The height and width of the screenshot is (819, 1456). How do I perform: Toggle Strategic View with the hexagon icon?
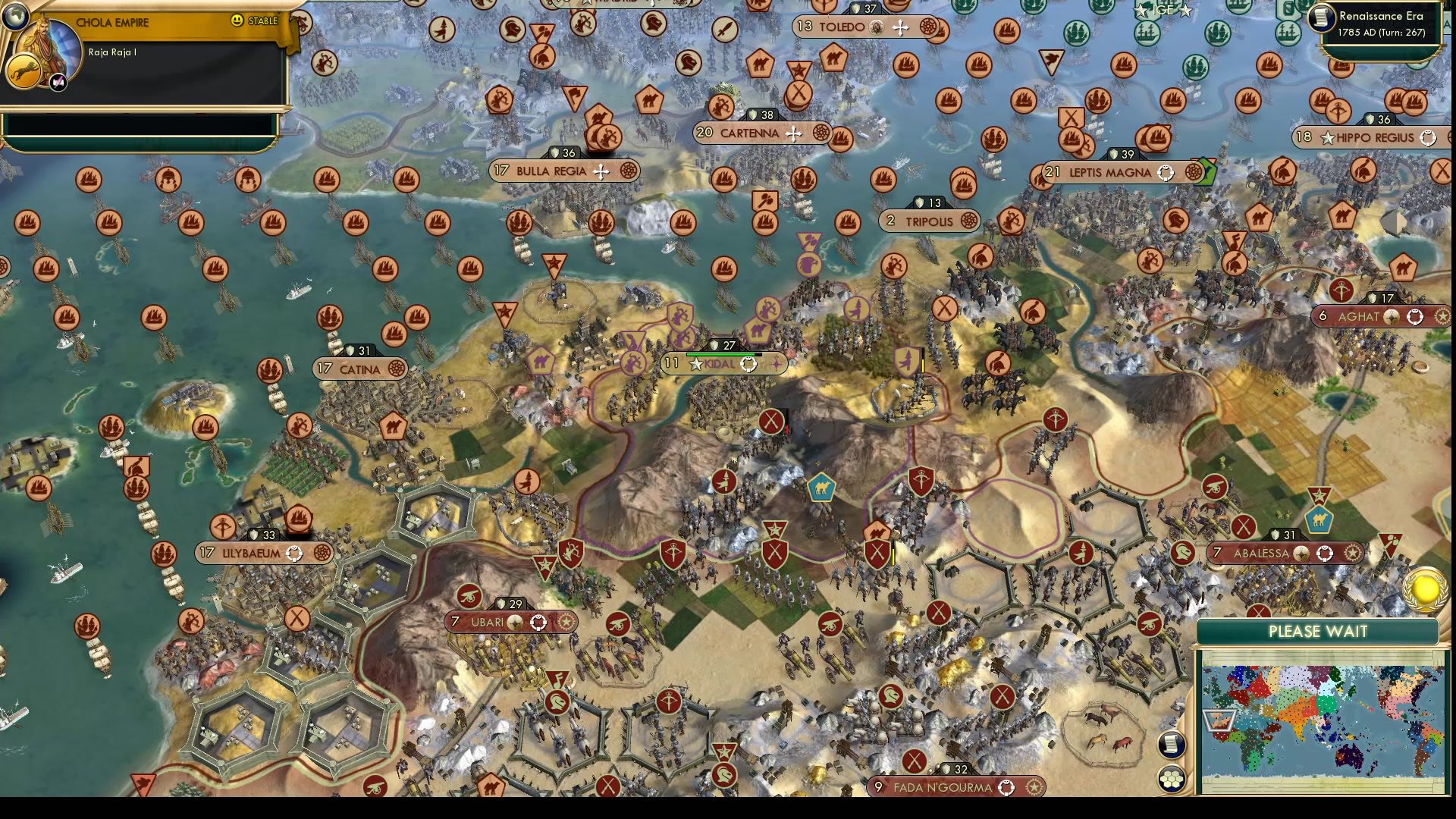1172,777
